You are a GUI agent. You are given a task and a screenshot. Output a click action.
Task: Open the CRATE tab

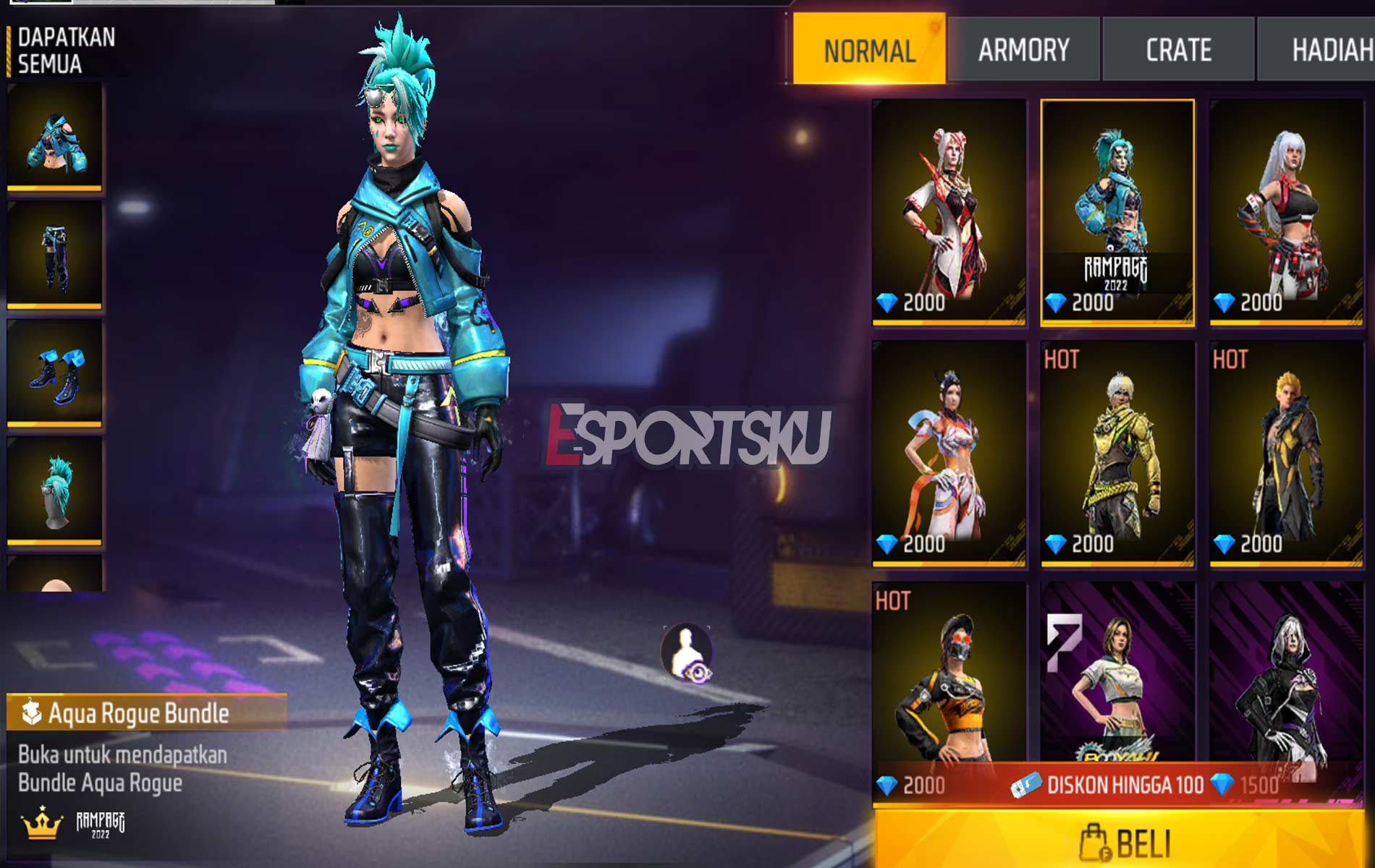click(1177, 49)
